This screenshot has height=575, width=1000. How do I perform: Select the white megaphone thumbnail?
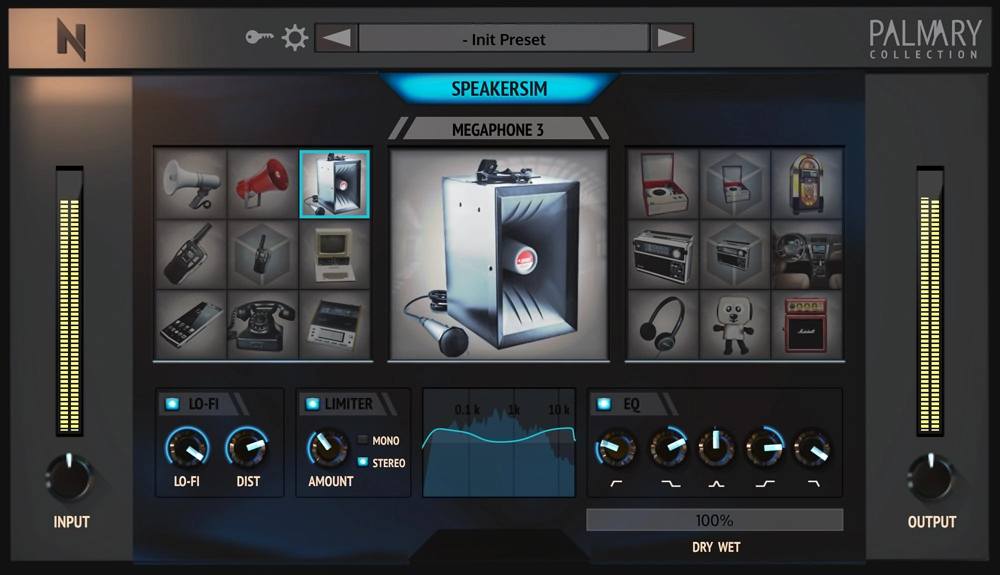coord(190,184)
